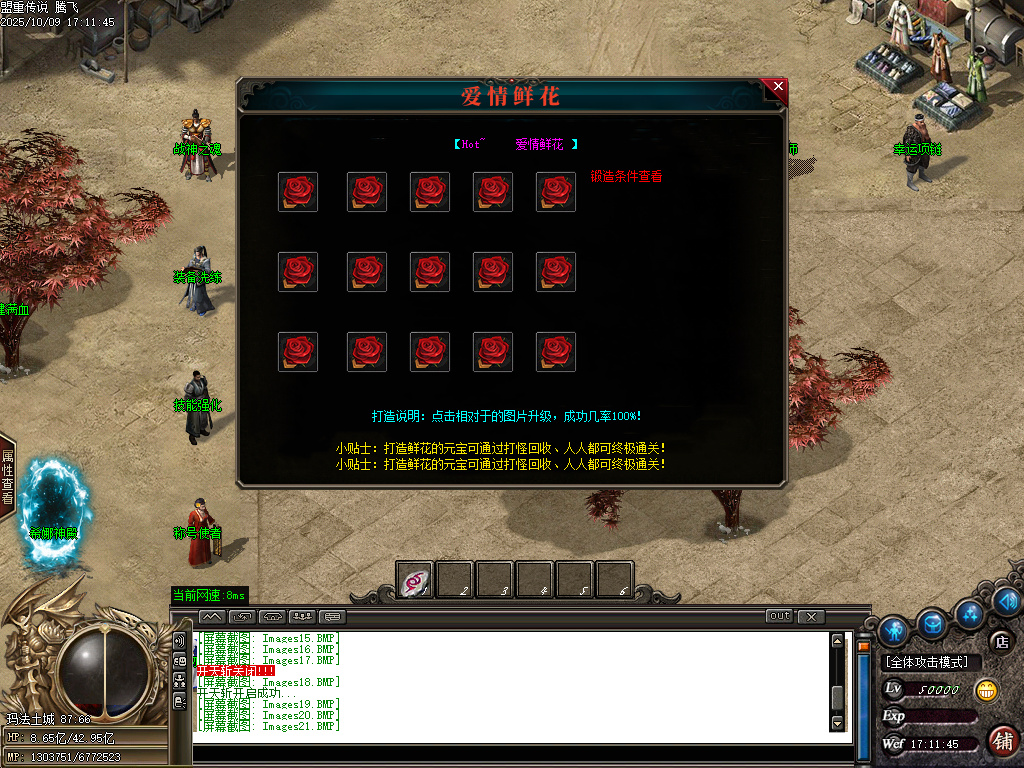1024x768 pixels.
Task: Toggle the blue speaker sound icon
Action: click(x=1006, y=601)
